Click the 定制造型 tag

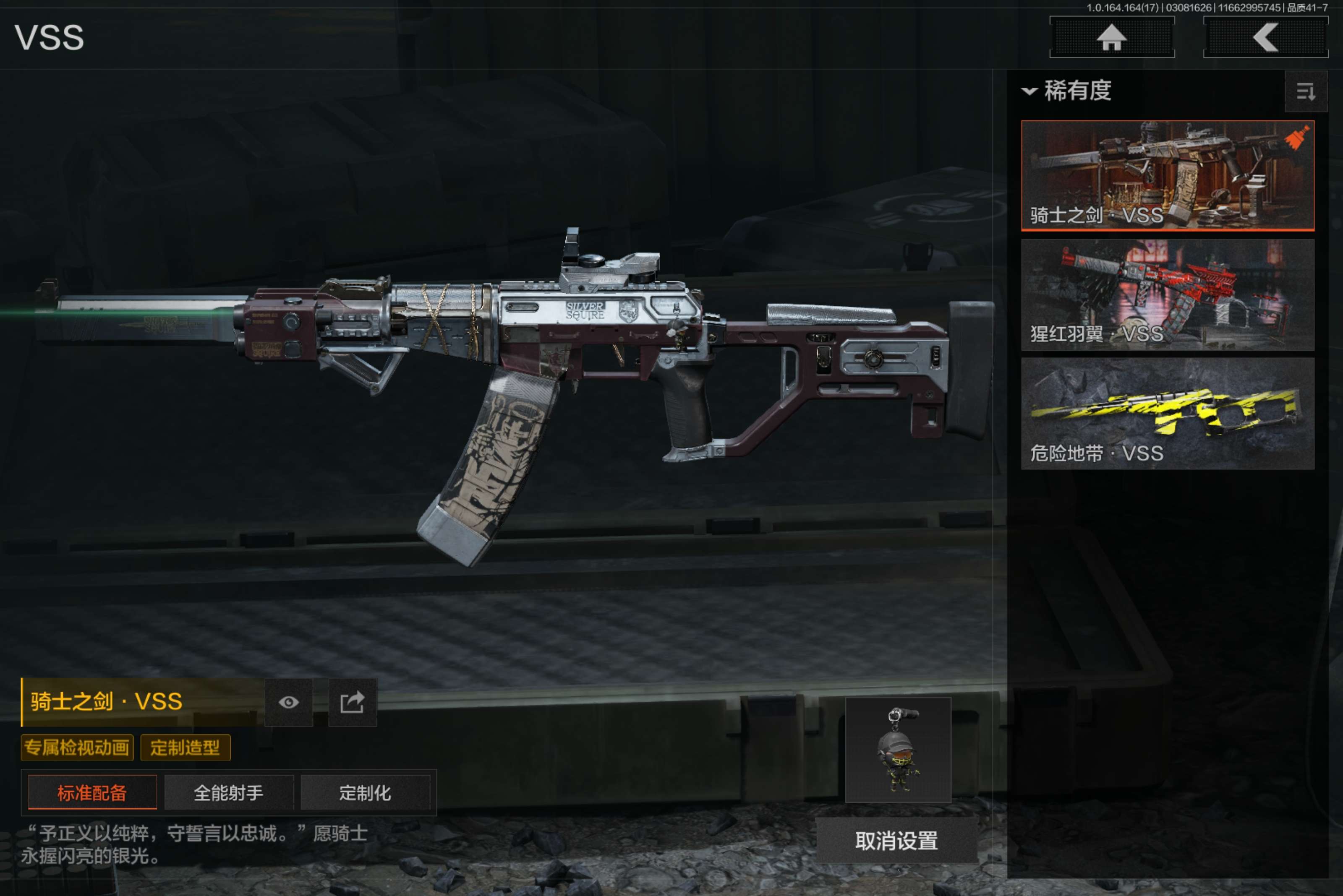tap(185, 748)
